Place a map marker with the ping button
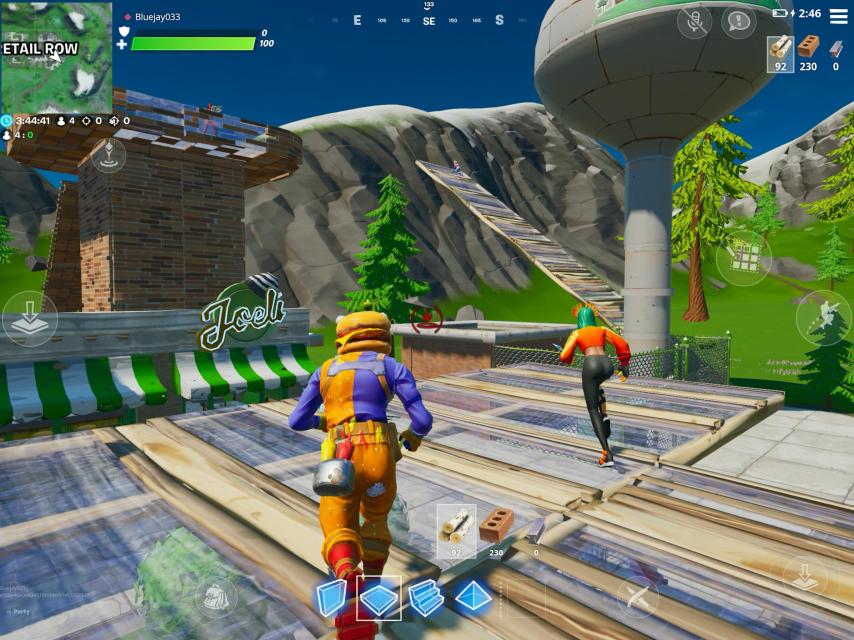Image resolution: width=854 pixels, height=640 pixels. tap(108, 155)
